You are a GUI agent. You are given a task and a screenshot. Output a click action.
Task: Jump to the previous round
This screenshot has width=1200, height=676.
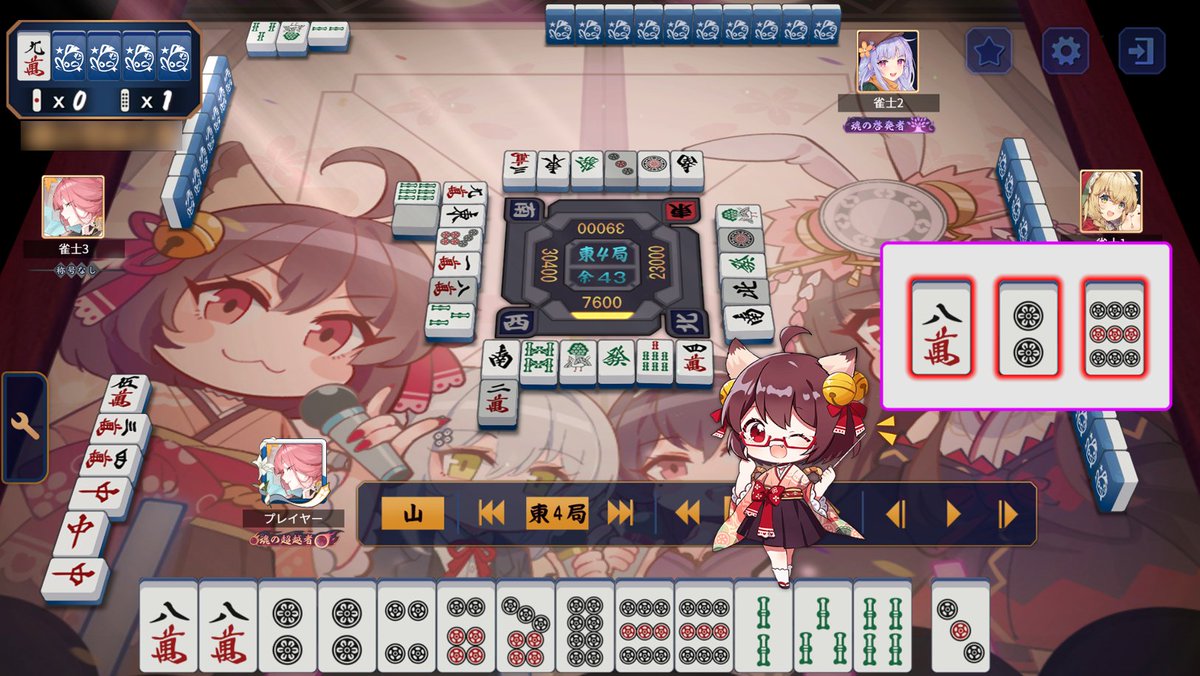click(491, 514)
